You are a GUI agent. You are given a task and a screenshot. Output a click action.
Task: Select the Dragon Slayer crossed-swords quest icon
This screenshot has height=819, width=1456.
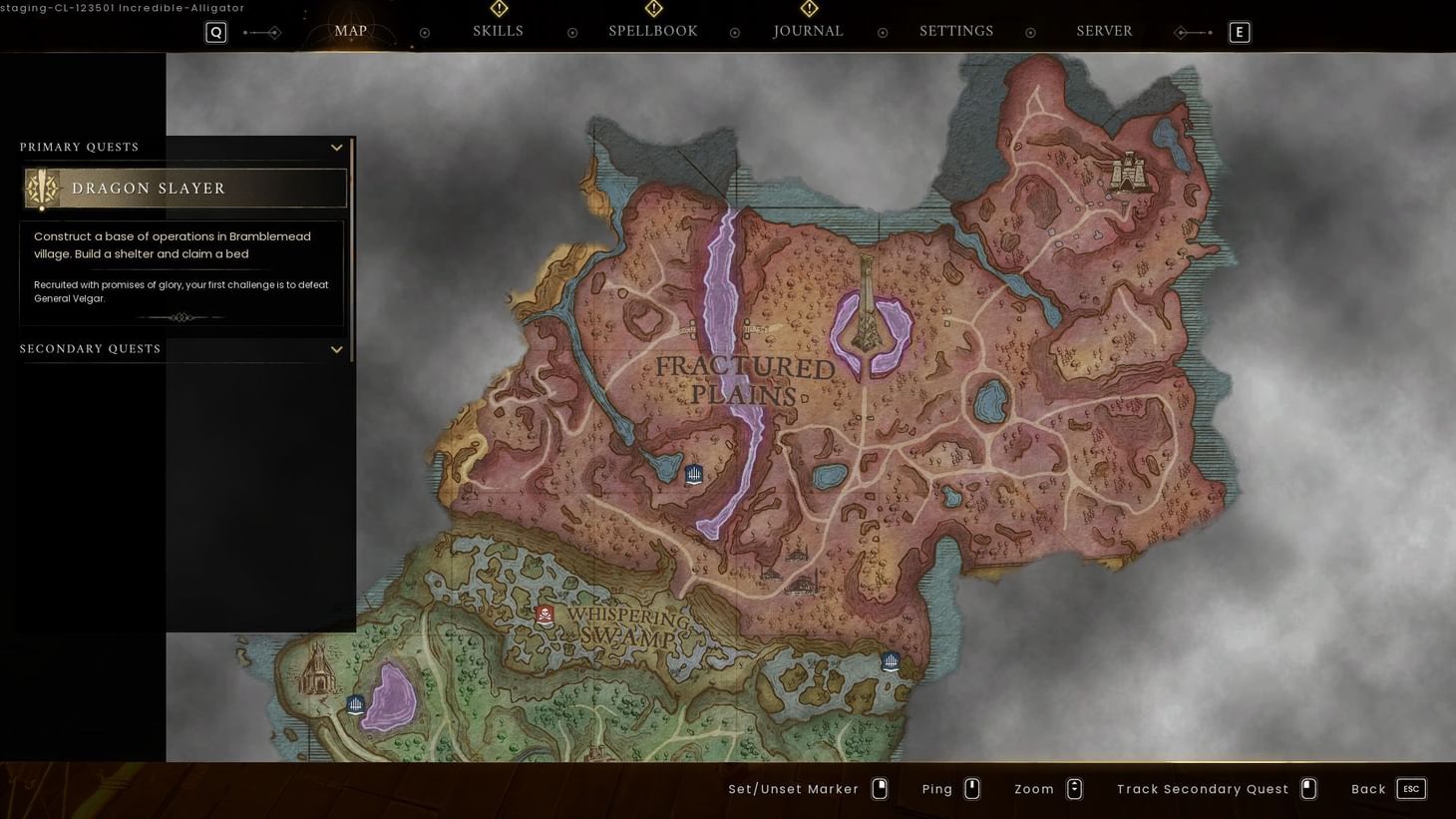(x=41, y=188)
